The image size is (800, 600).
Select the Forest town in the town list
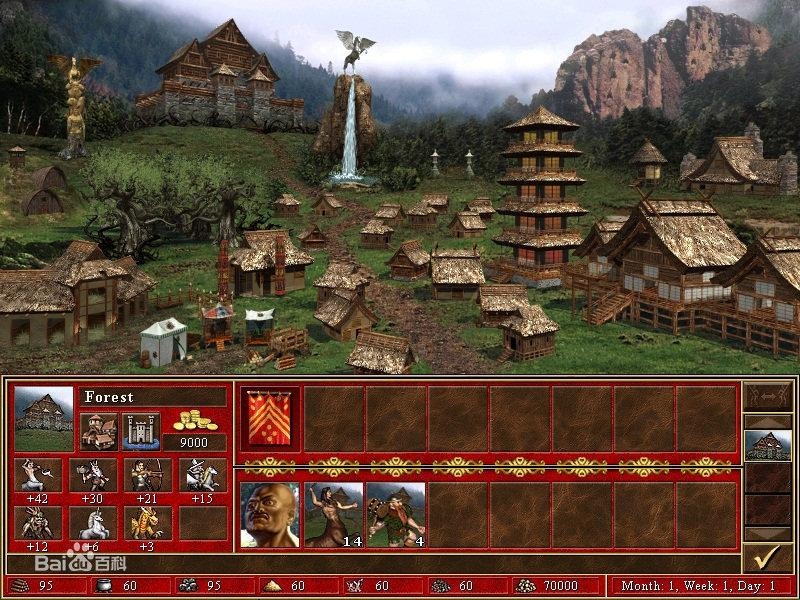769,445
